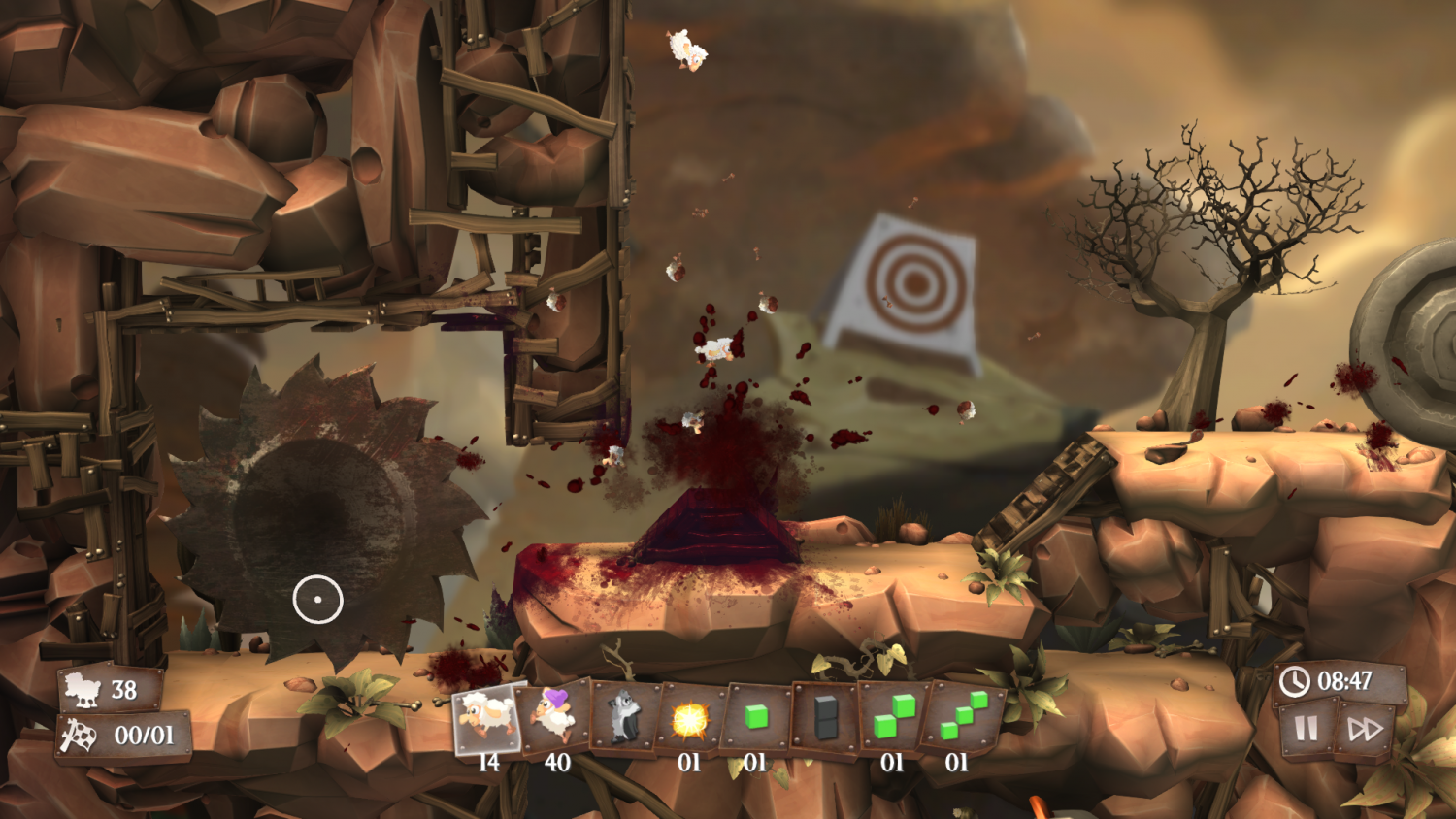Select the single green block ability
This screenshot has width=1456, height=819.
click(756, 715)
